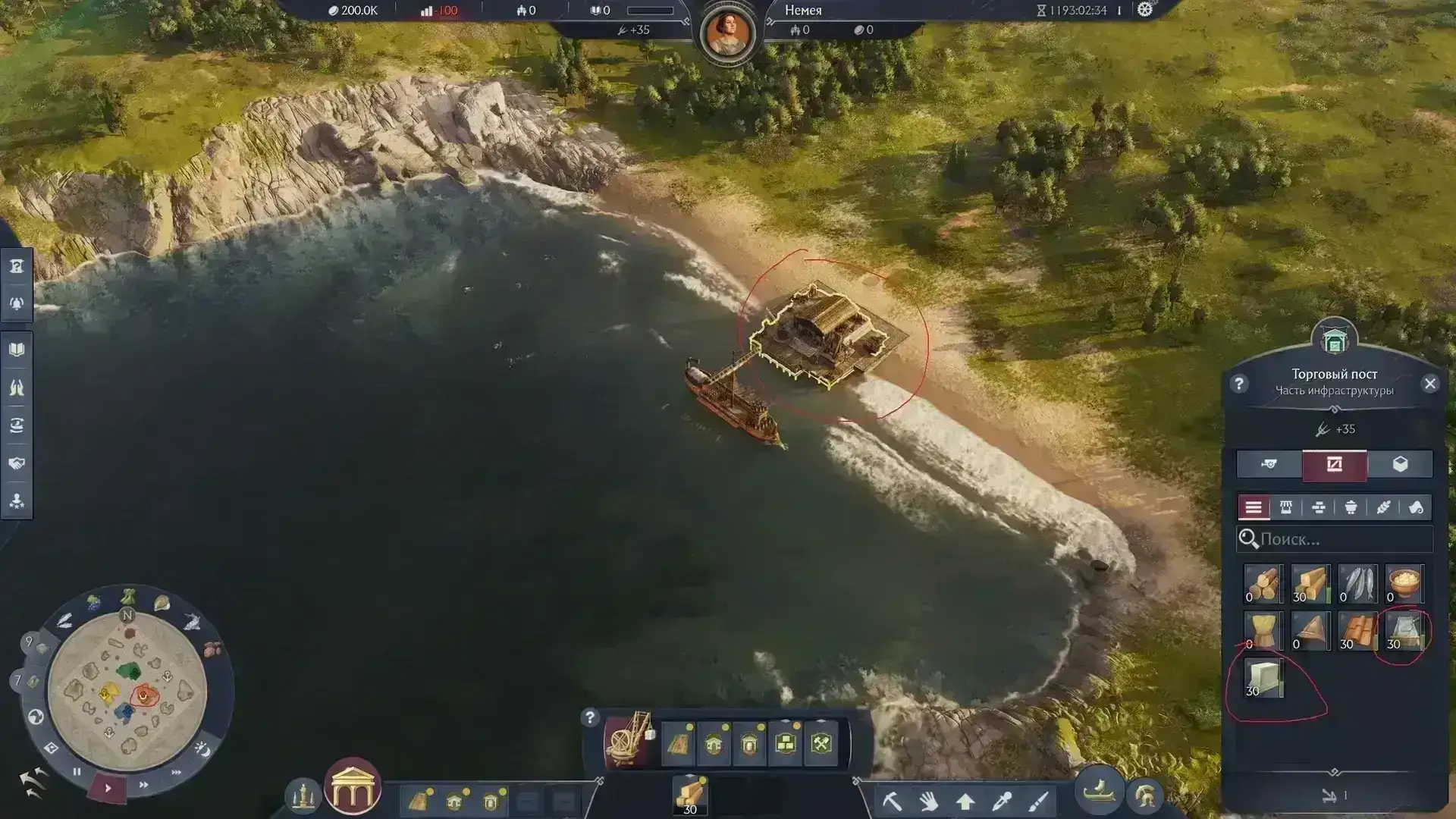1456x819 pixels.
Task: Open the cannon defense tab
Action: (1269, 465)
